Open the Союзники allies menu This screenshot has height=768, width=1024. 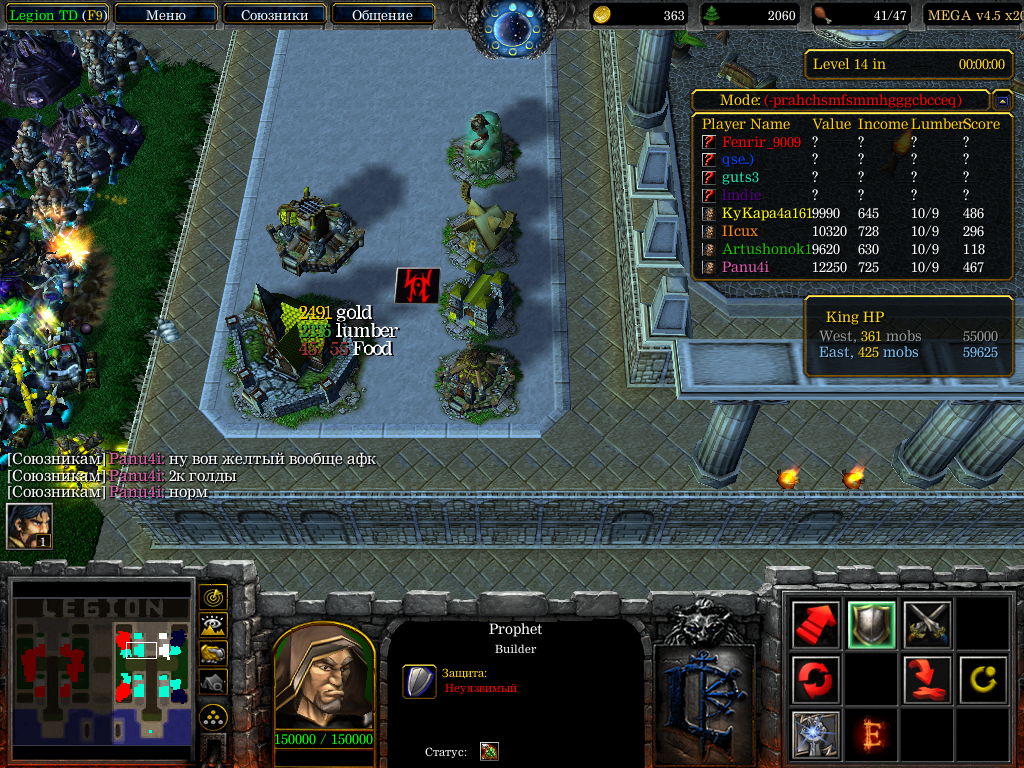(273, 15)
